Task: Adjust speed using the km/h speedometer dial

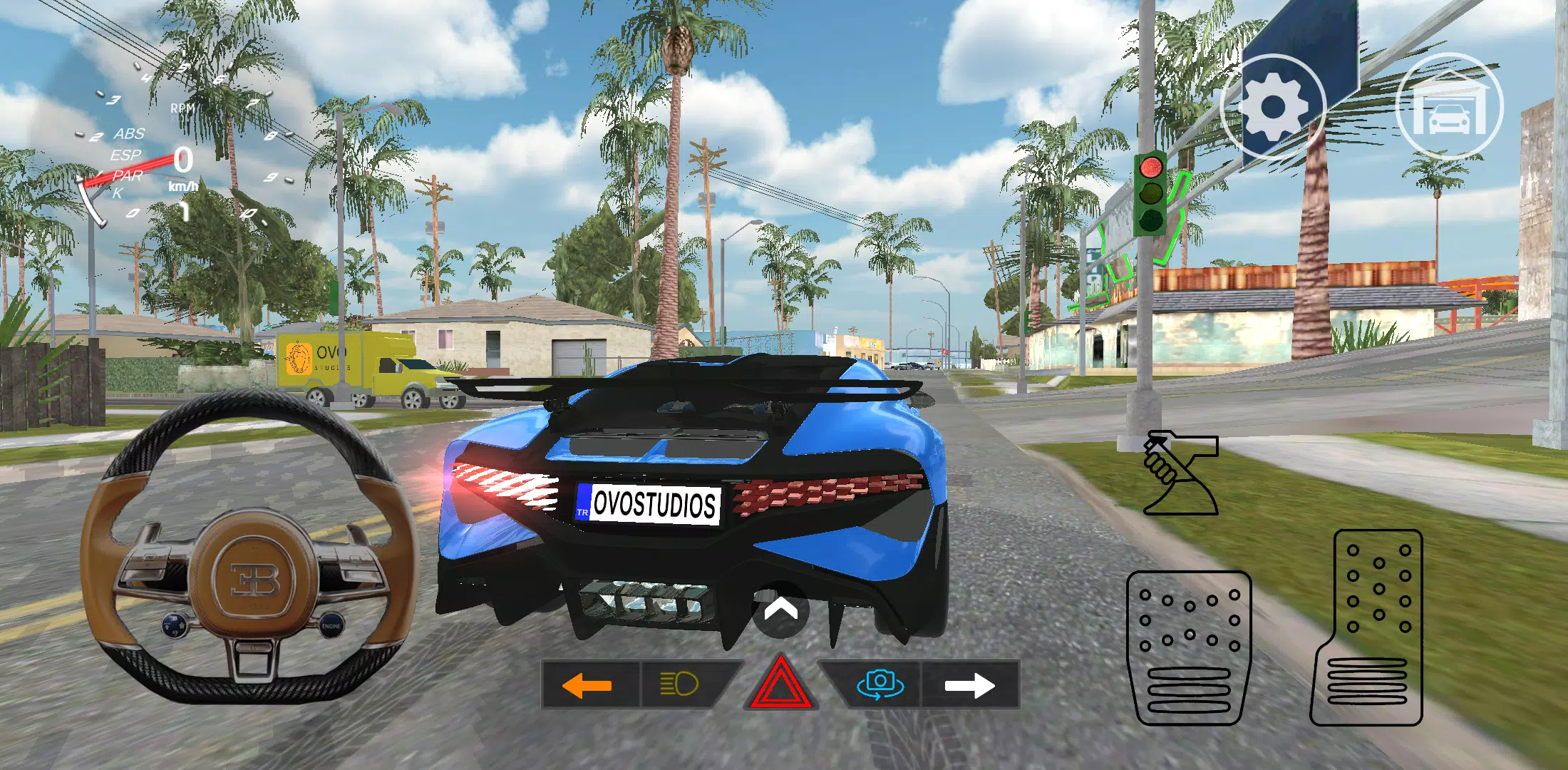Action: pyautogui.click(x=182, y=171)
